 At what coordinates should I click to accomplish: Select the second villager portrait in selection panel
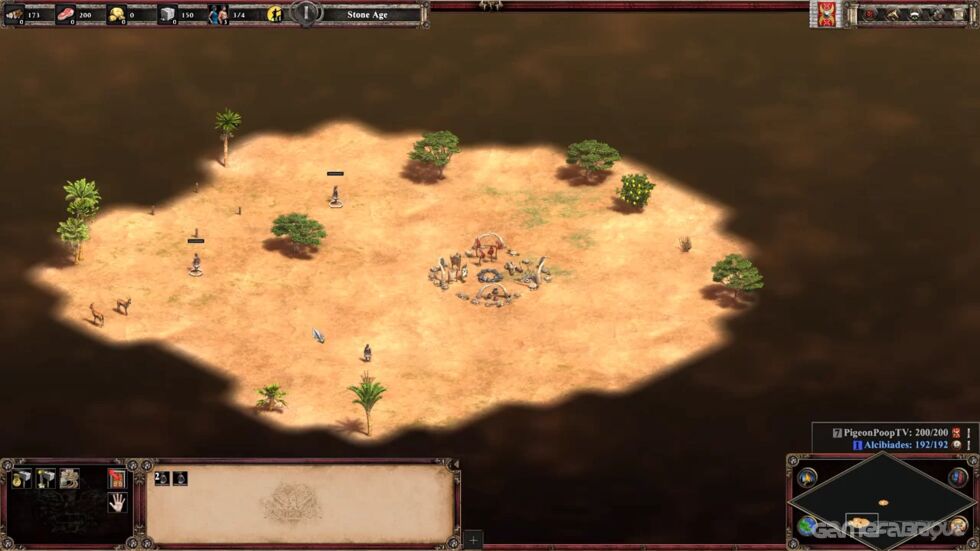[181, 478]
